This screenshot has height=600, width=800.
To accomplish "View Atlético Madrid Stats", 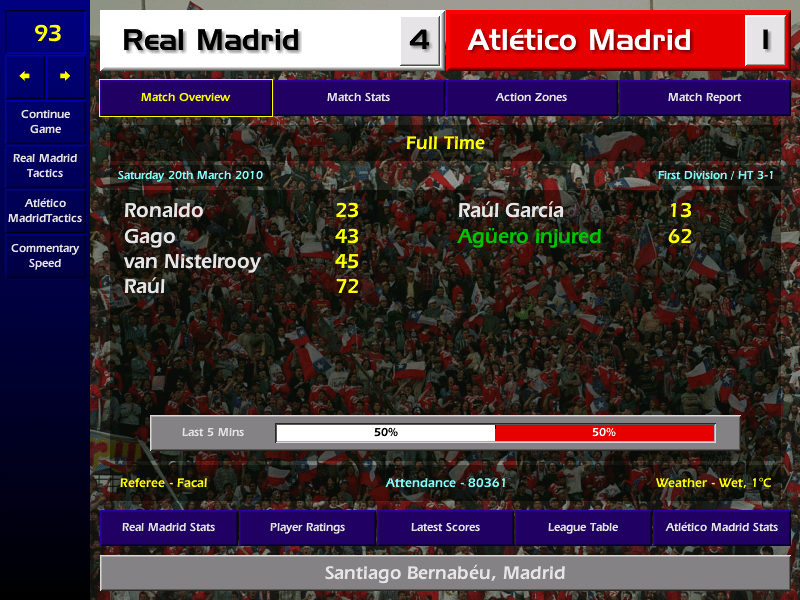I will (721, 527).
